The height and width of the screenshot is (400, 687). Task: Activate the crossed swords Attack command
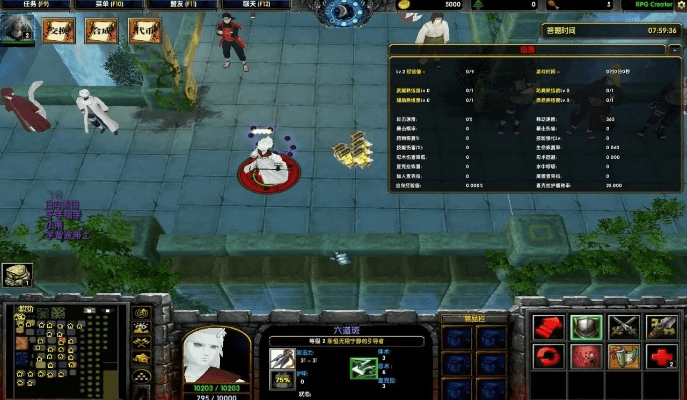click(x=623, y=326)
